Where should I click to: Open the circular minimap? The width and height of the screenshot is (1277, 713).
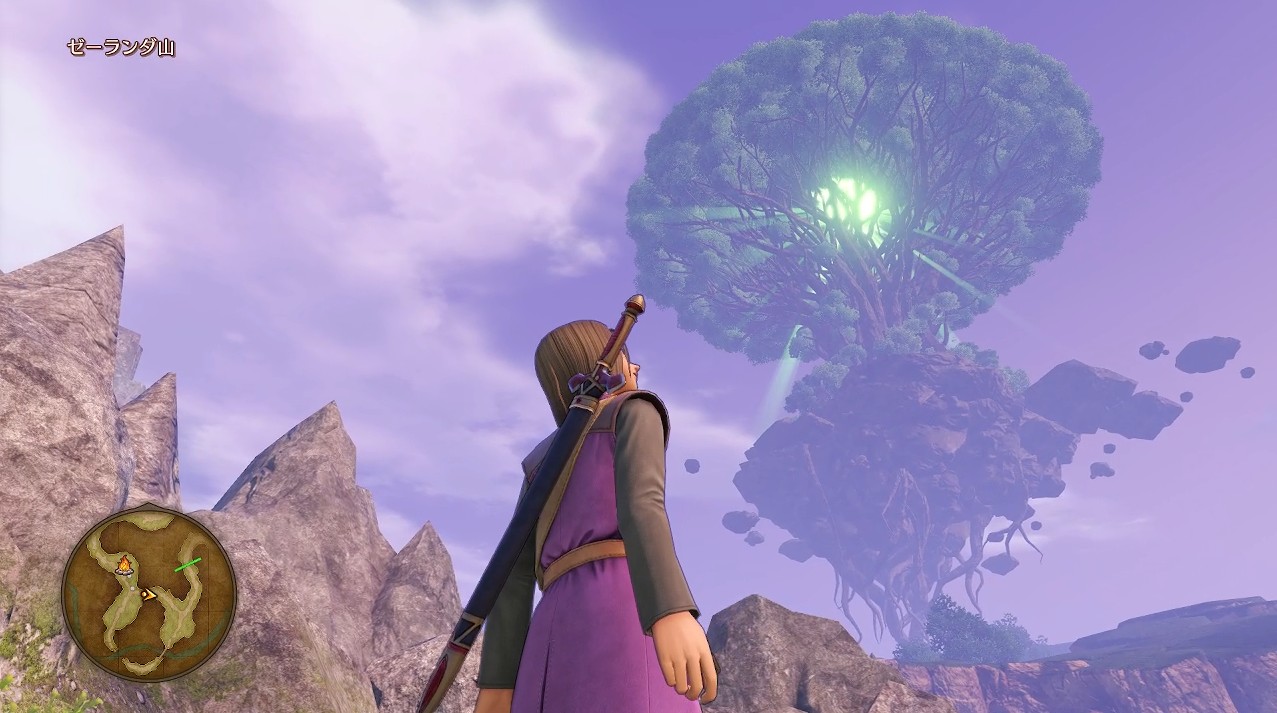click(x=148, y=593)
